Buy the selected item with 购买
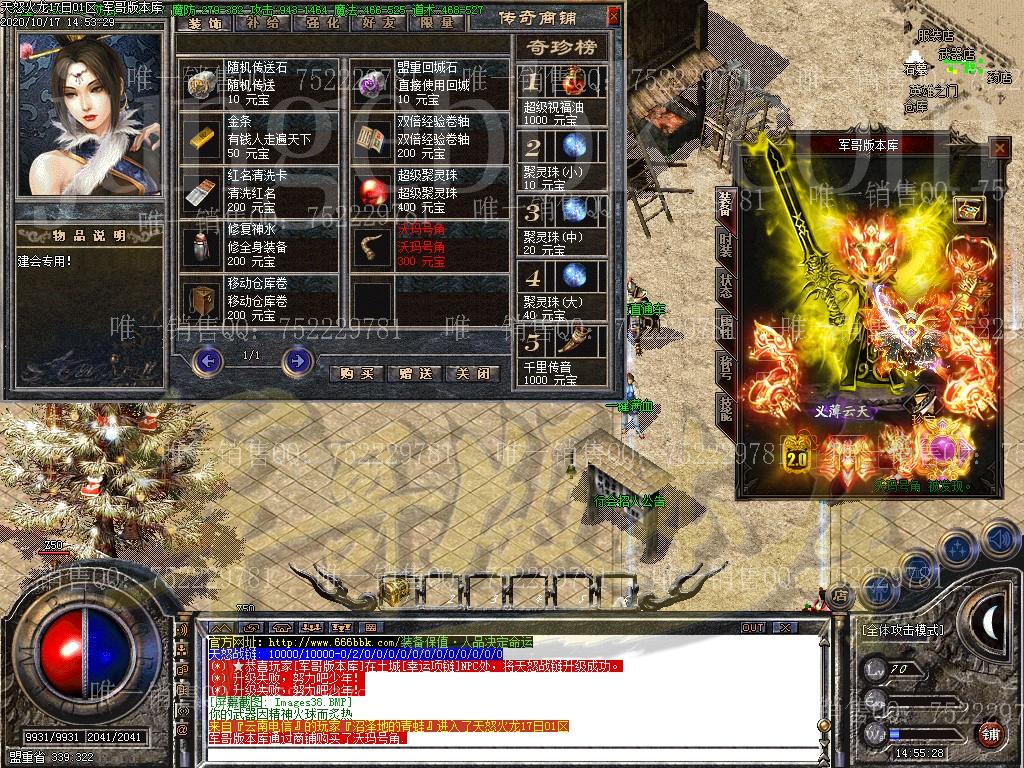The height and width of the screenshot is (768, 1024). (x=357, y=373)
